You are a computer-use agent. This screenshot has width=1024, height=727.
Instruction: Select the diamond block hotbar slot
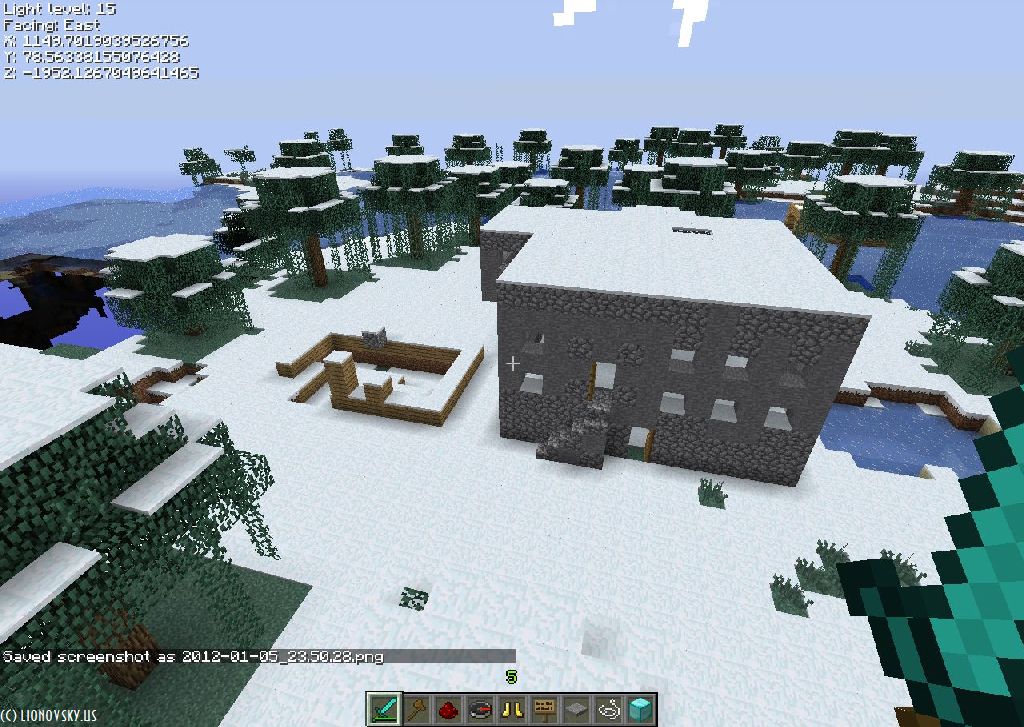tap(640, 708)
